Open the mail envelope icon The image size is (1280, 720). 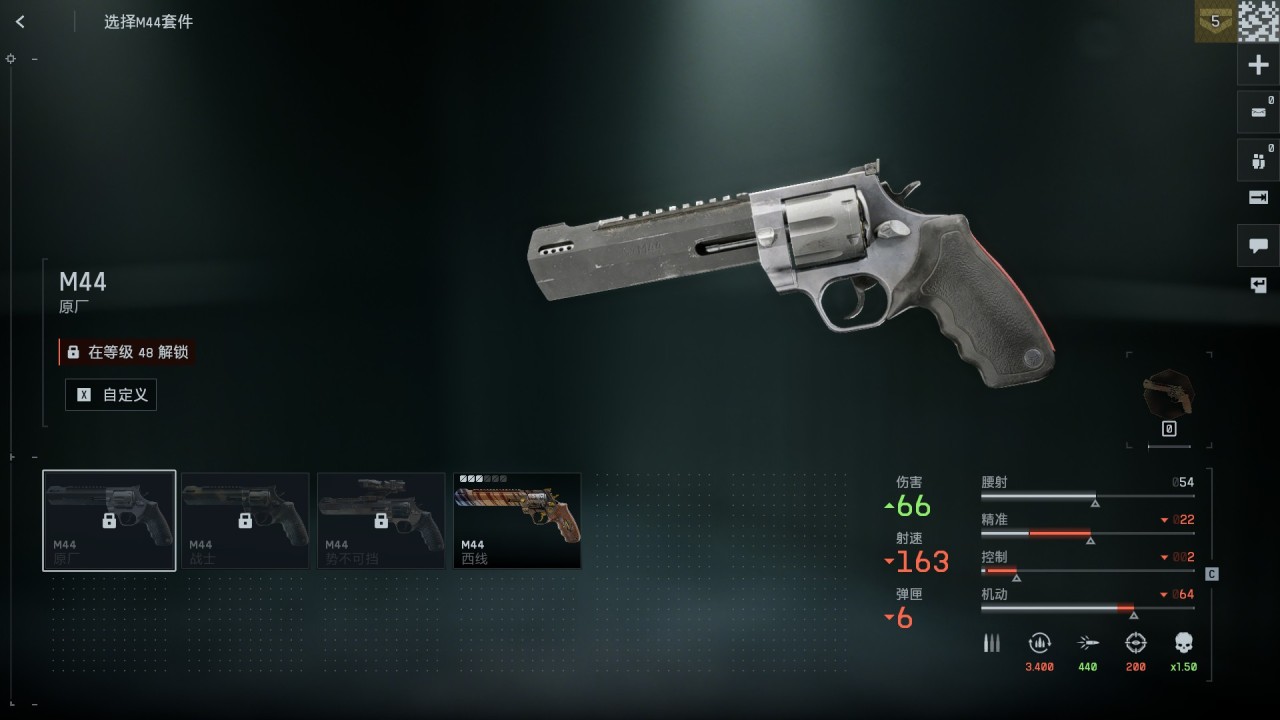point(1259,112)
